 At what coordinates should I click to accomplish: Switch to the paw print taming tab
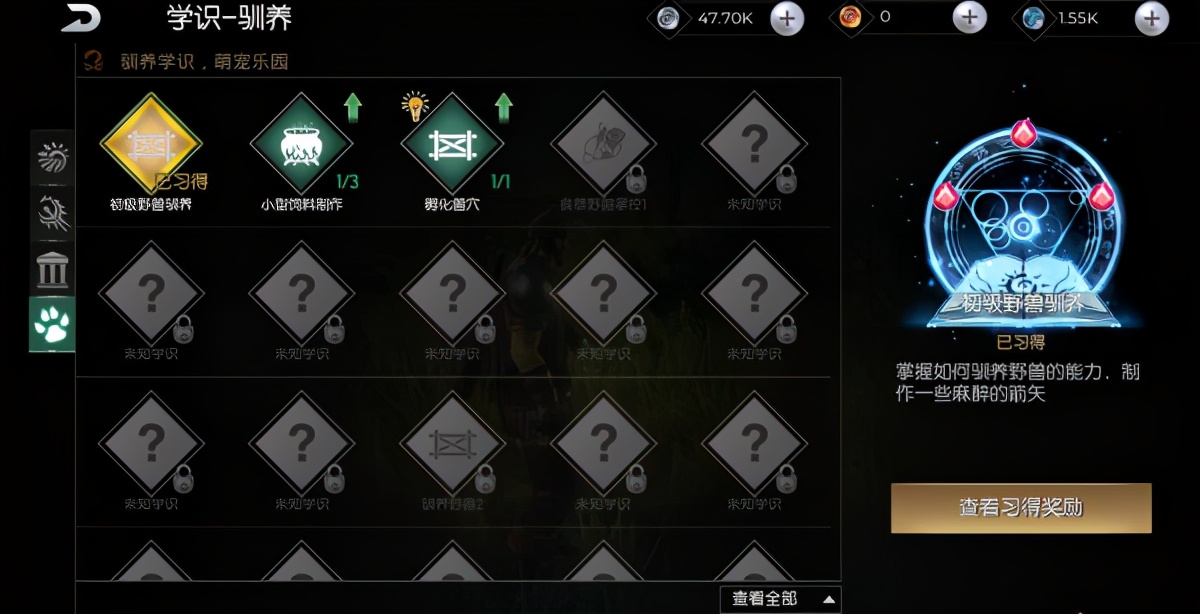pyautogui.click(x=52, y=324)
